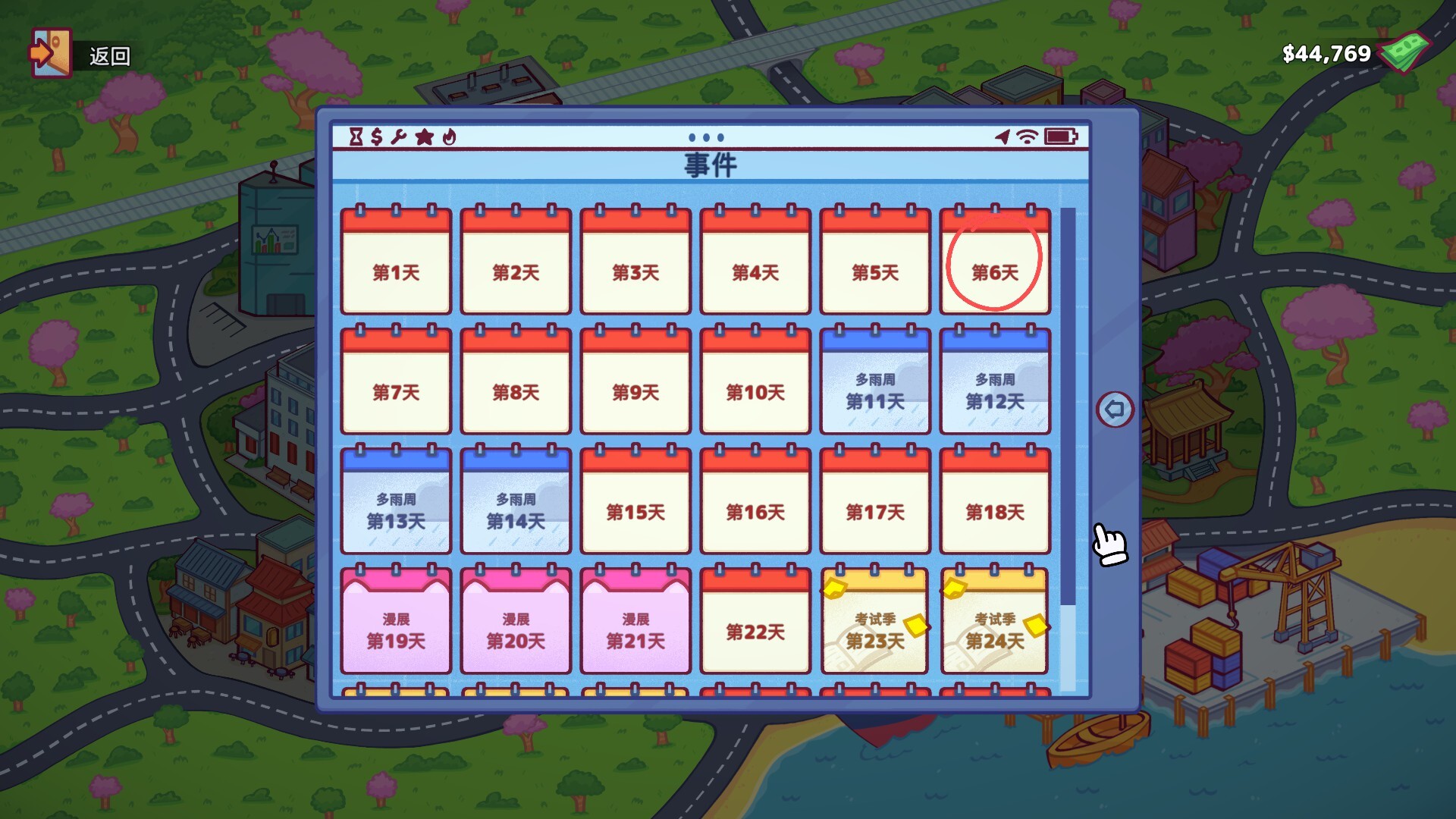
Task: Click the flame icon on the tablet toolbar
Action: [449, 137]
